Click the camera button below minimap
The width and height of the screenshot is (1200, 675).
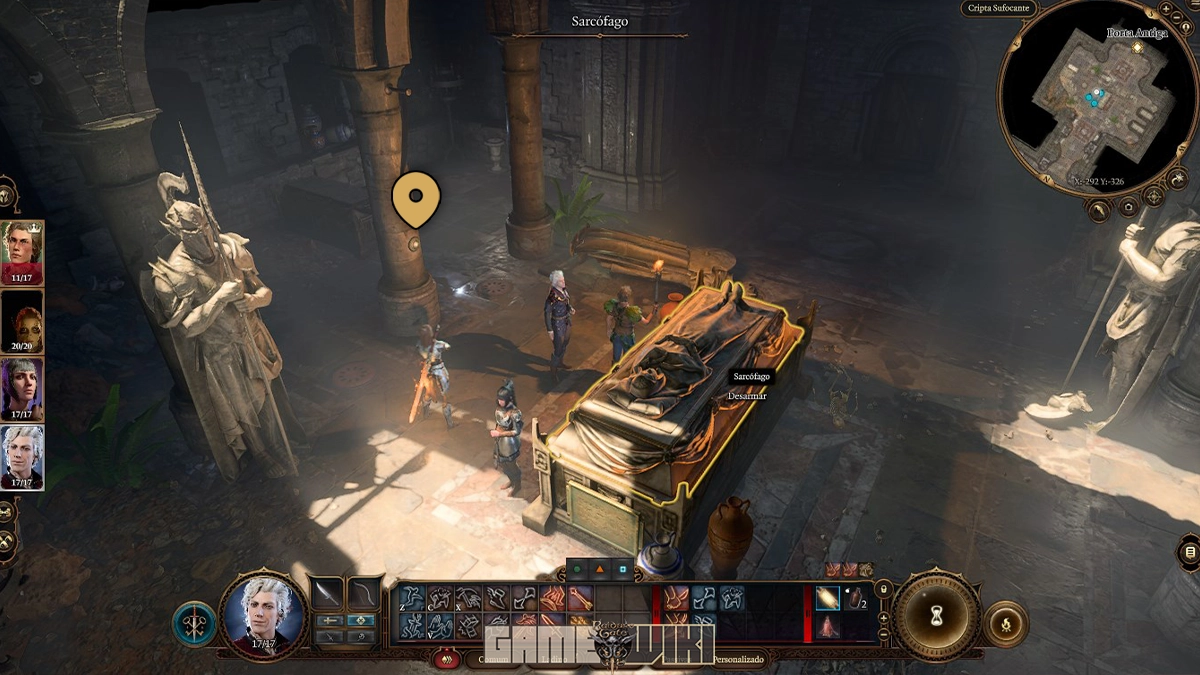tap(1128, 208)
